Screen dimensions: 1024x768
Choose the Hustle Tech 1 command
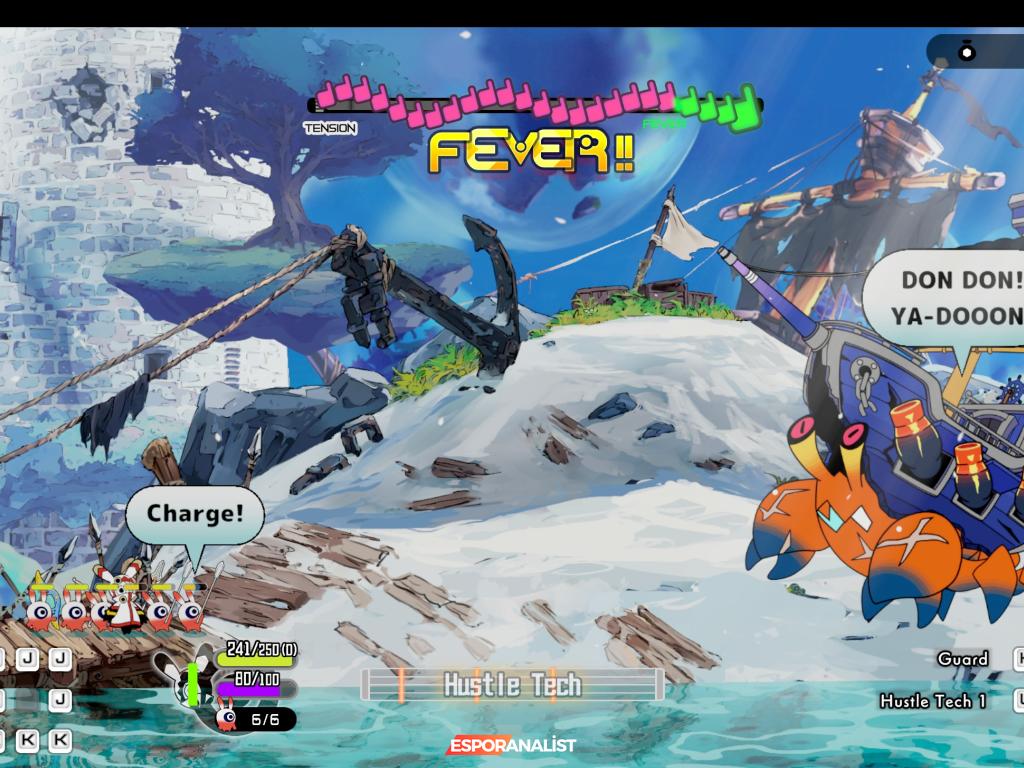coord(933,701)
